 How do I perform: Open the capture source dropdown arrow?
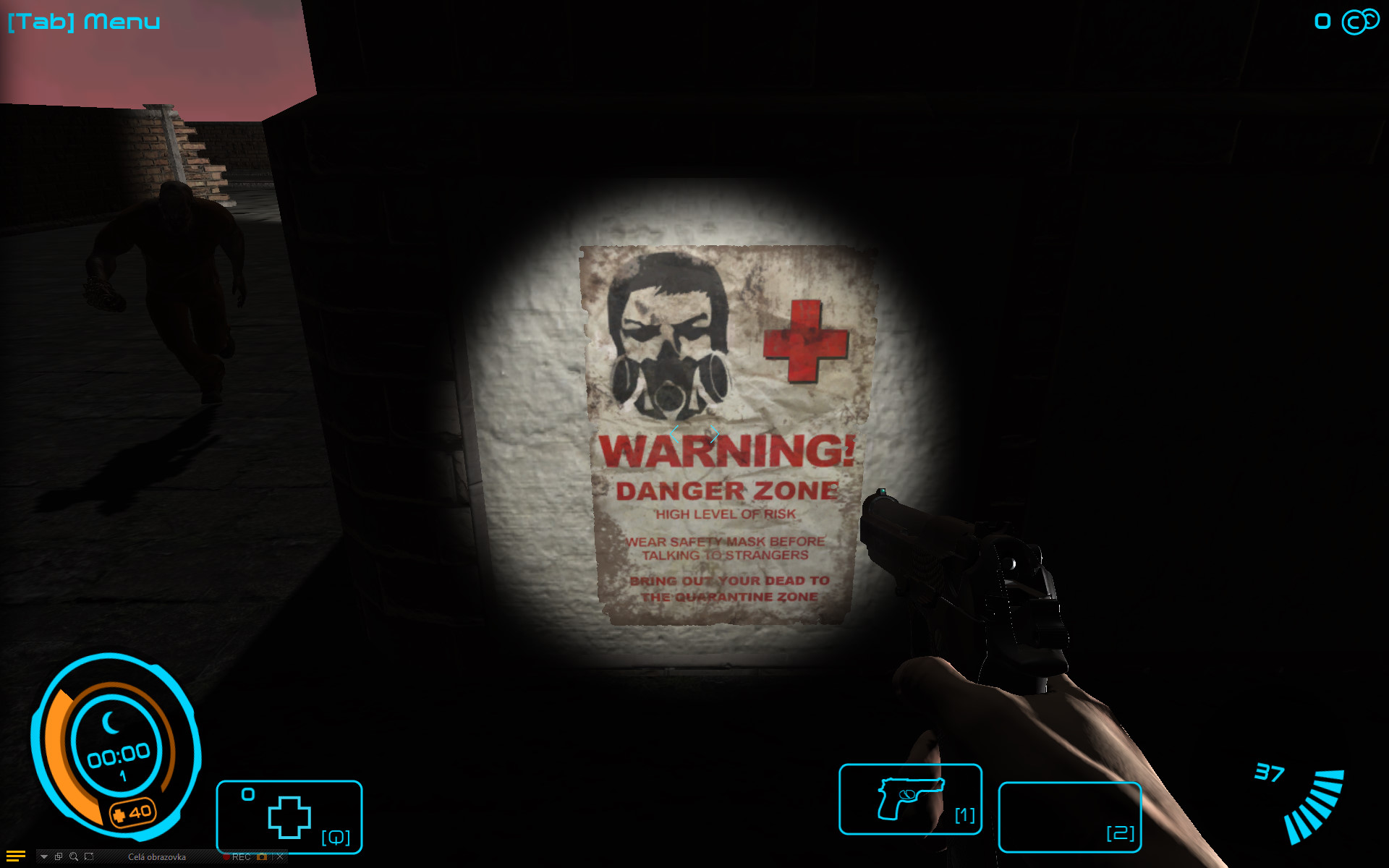[x=44, y=857]
